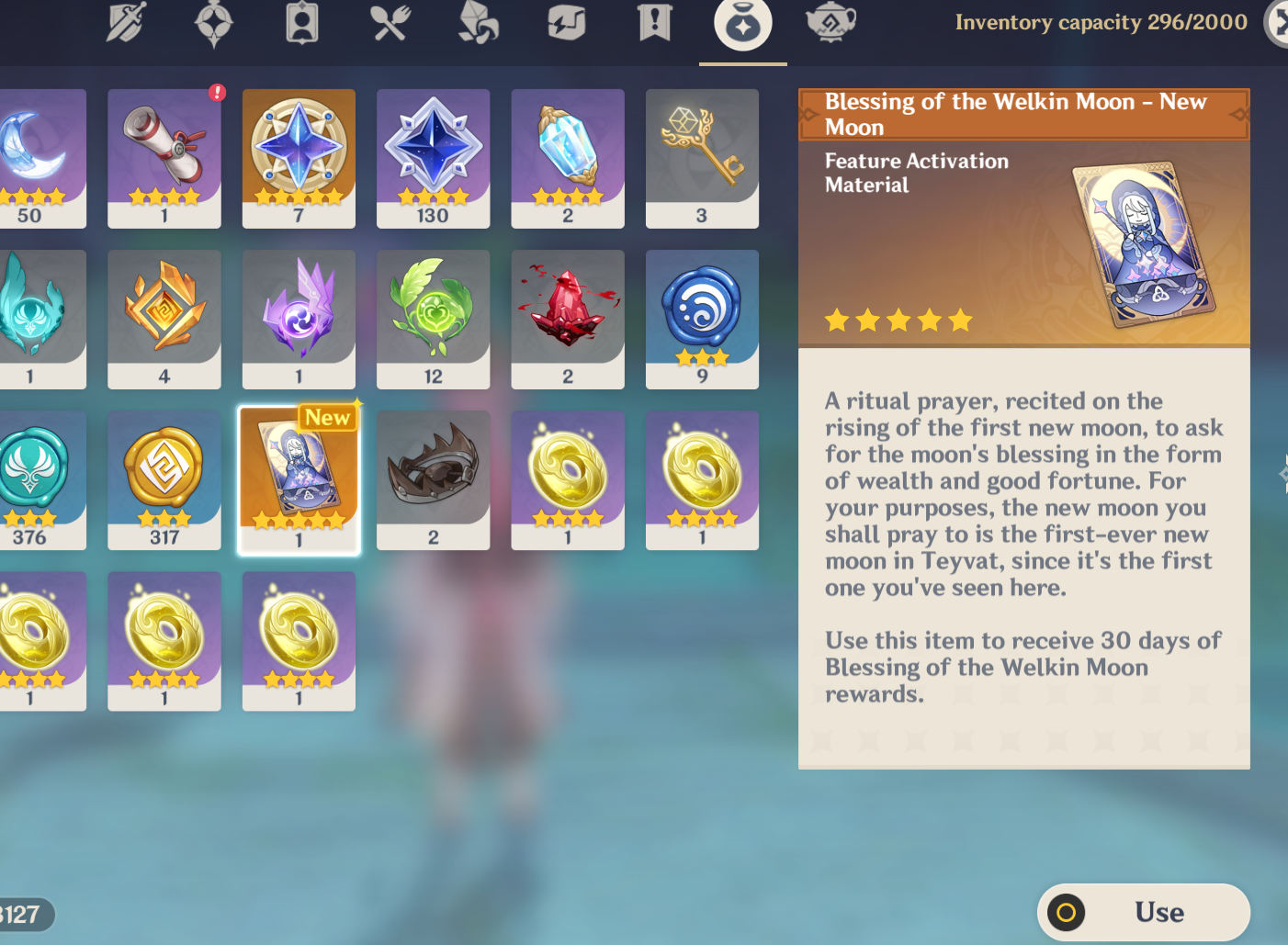1288x945 pixels.
Task: Select the new Blessing of the Welkin Moon card
Action: click(x=299, y=479)
